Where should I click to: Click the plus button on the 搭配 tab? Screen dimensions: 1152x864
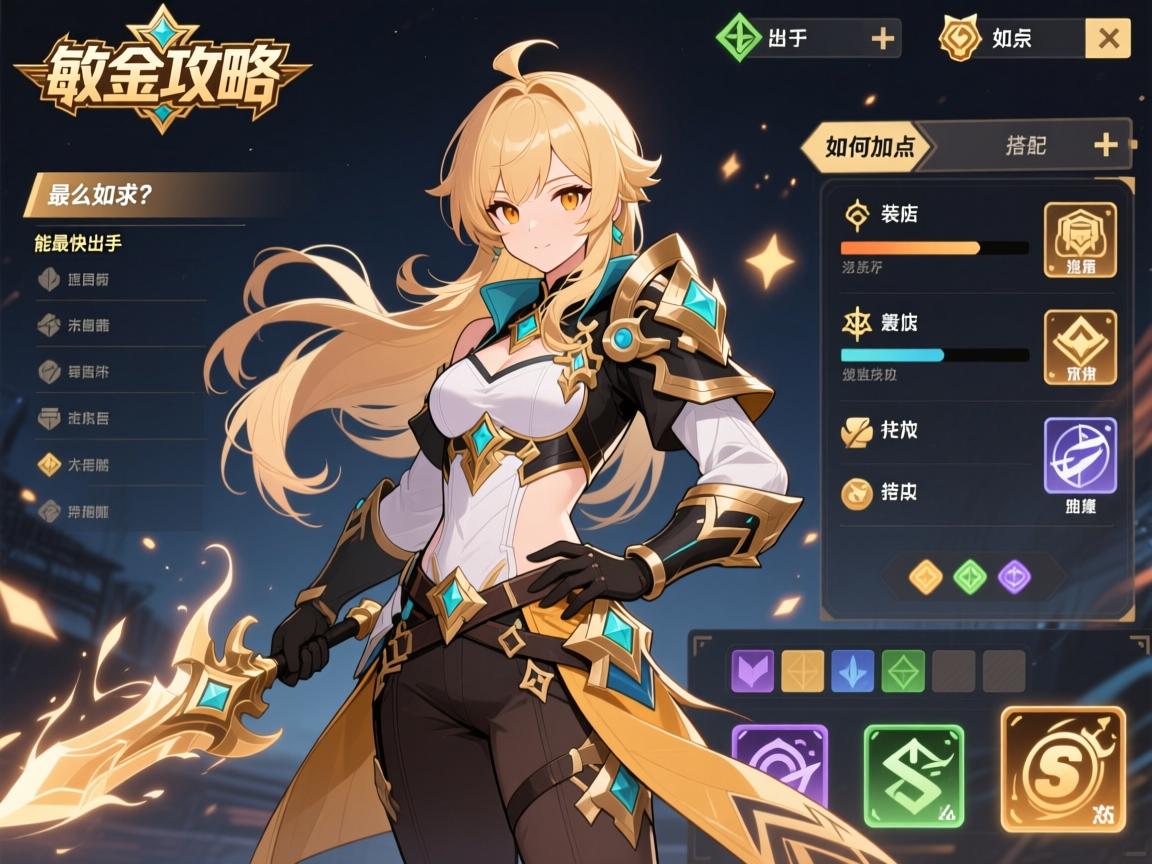1105,146
